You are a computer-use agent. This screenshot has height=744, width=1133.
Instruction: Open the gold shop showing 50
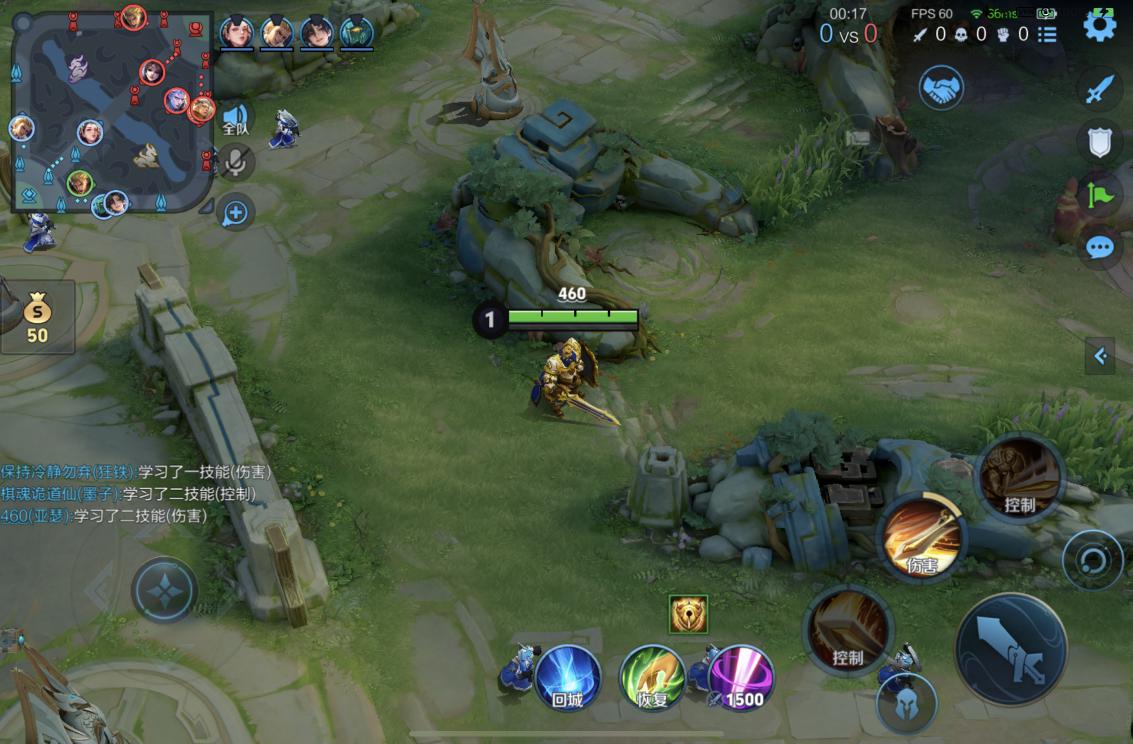pos(37,317)
